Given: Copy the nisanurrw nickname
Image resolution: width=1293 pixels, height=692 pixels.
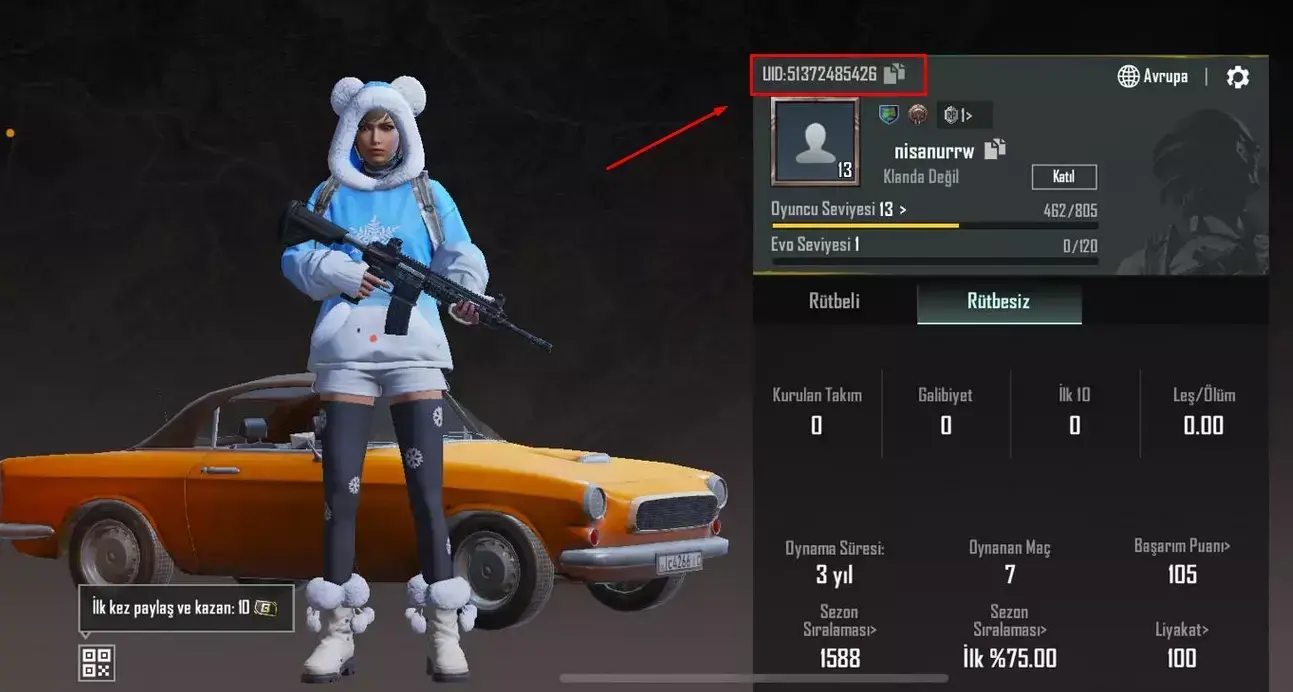Looking at the screenshot, I should pyautogui.click(x=995, y=150).
